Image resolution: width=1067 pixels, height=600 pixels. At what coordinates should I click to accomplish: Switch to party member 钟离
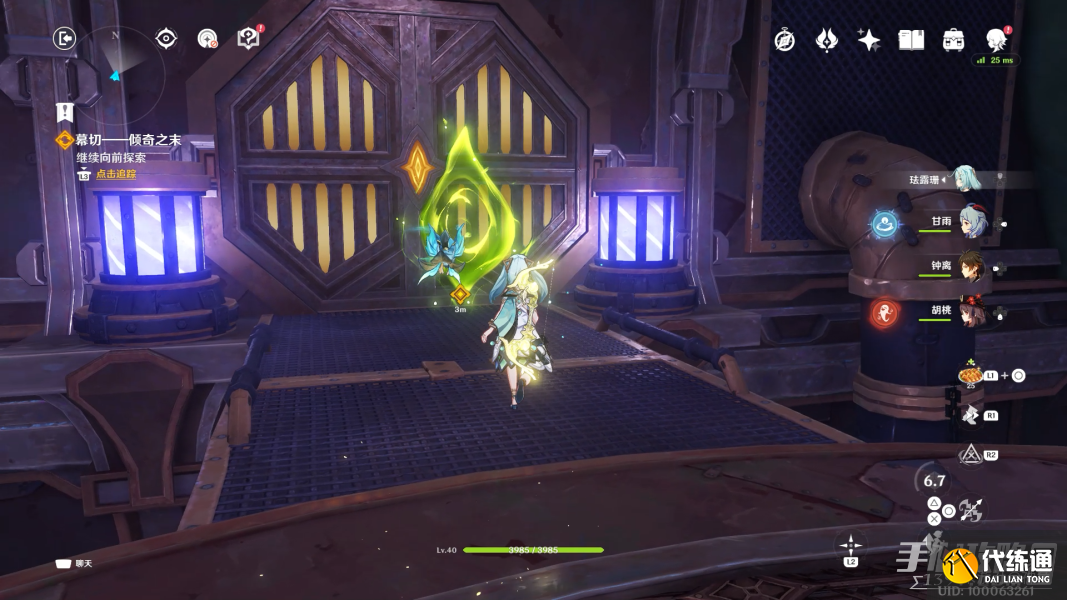tap(973, 267)
